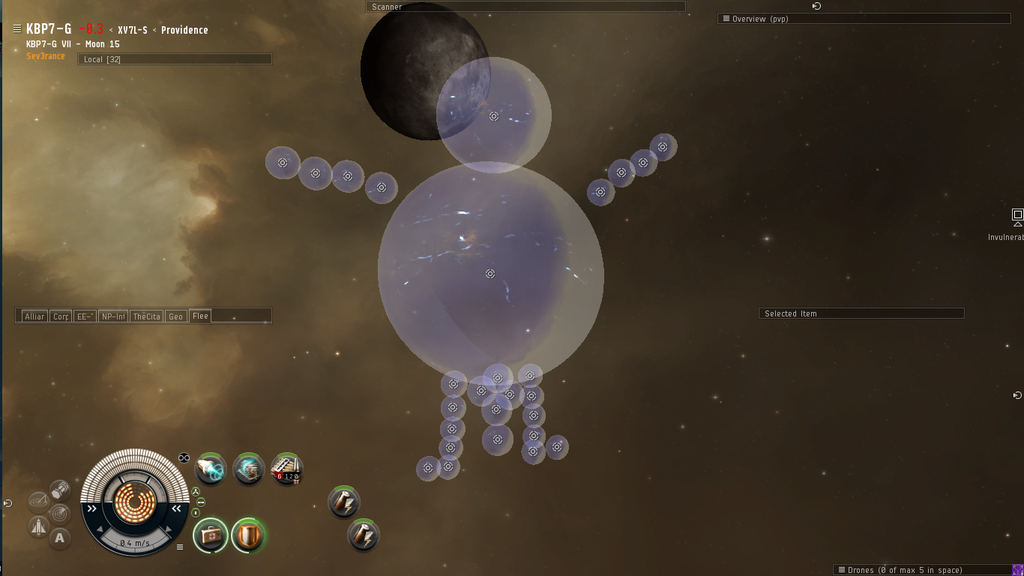Open the Geo chat tab

[176, 316]
